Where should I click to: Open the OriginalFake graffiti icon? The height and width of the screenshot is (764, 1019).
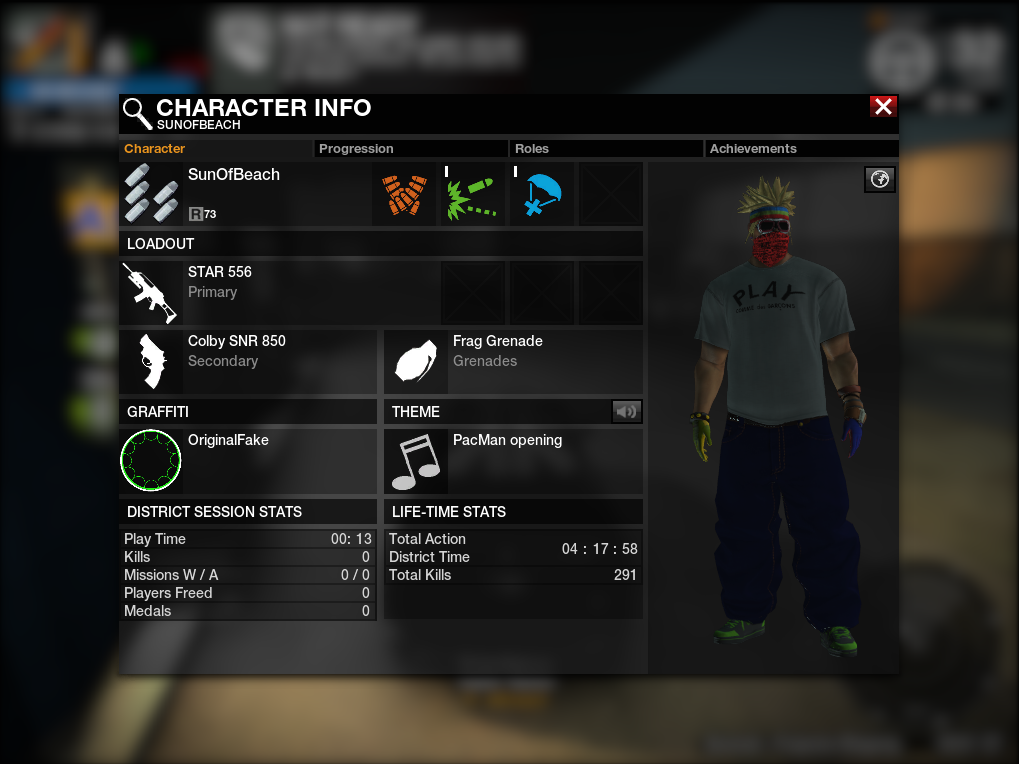[x=151, y=461]
